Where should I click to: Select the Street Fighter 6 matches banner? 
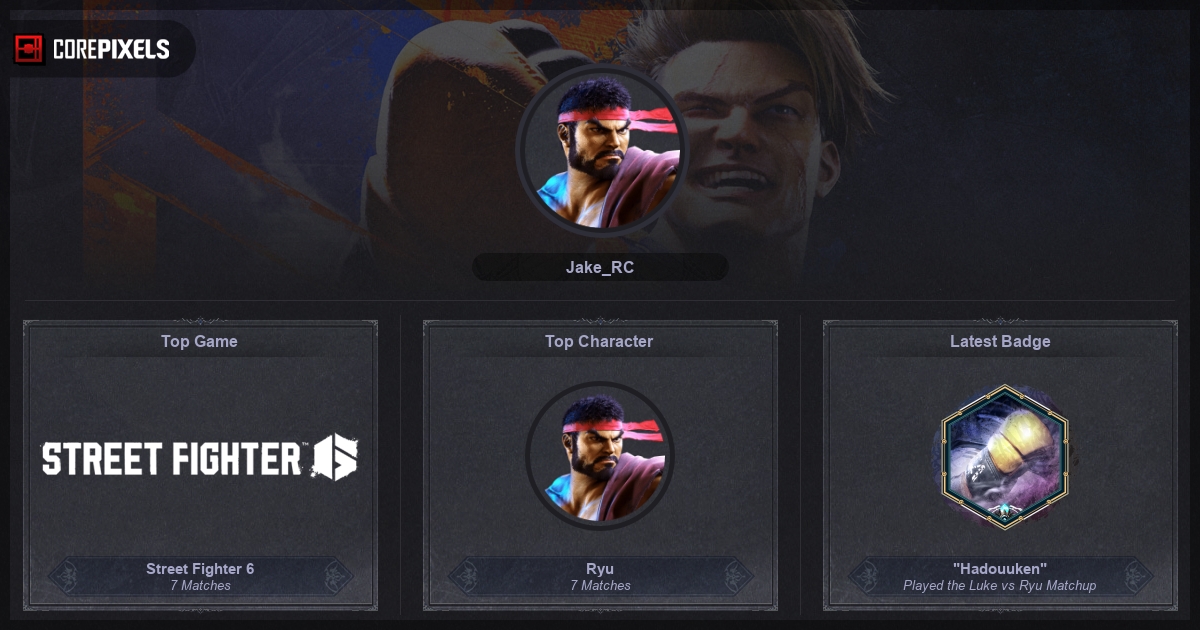pos(200,576)
